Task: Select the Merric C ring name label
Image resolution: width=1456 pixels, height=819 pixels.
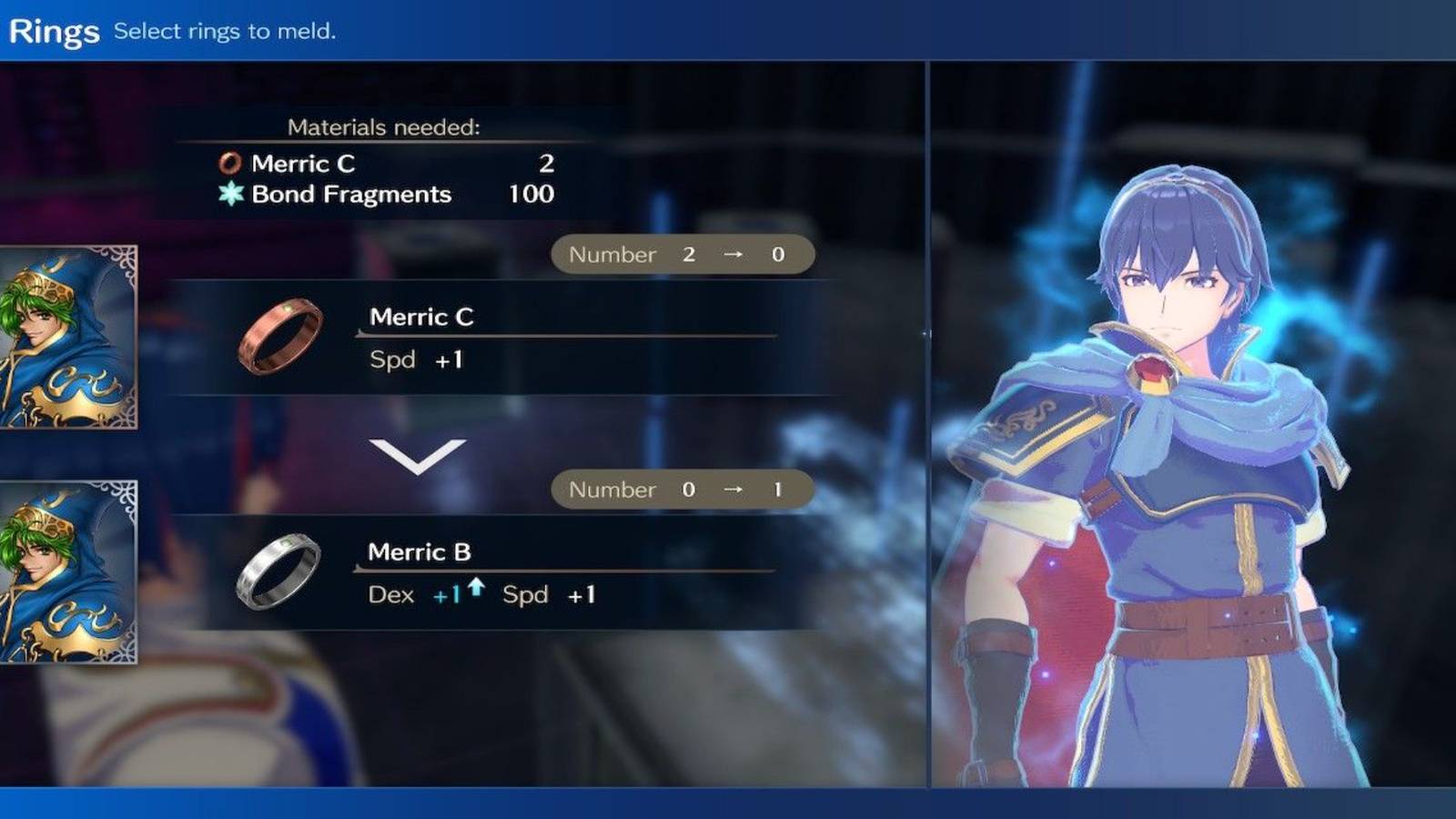Action: (421, 318)
